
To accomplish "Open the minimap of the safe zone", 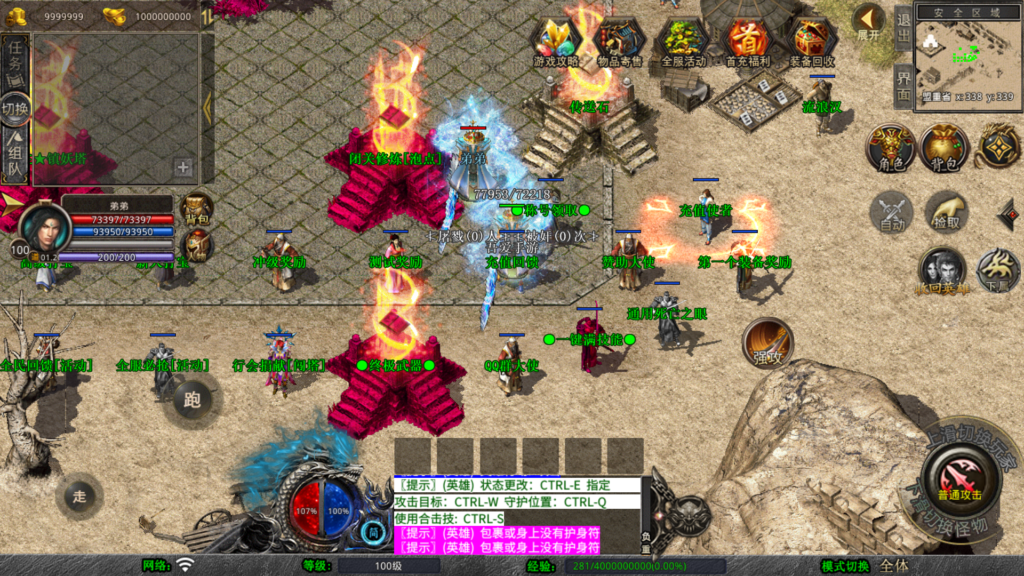I will click(965, 52).
